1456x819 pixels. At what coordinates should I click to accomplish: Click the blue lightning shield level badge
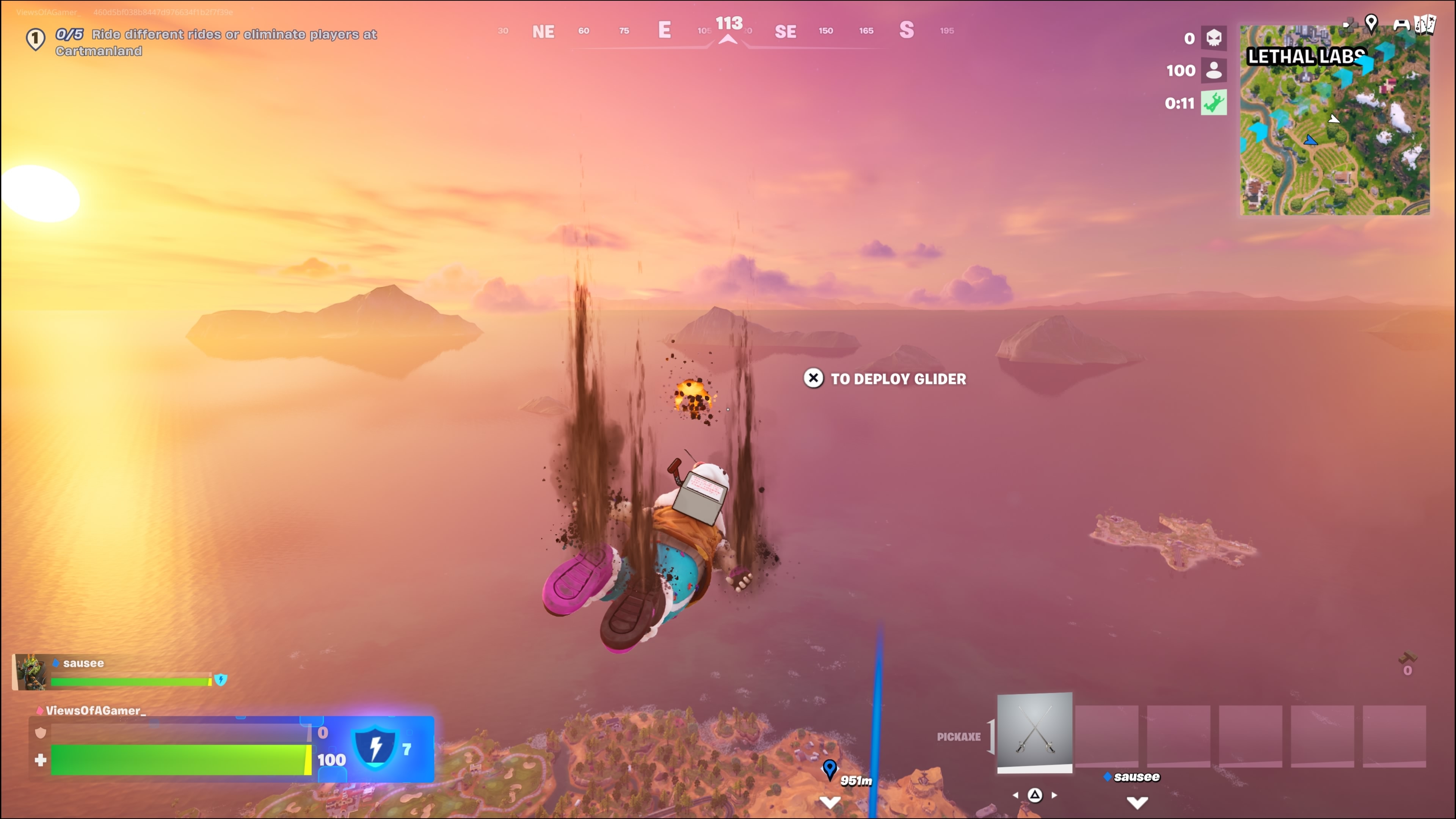(375, 748)
